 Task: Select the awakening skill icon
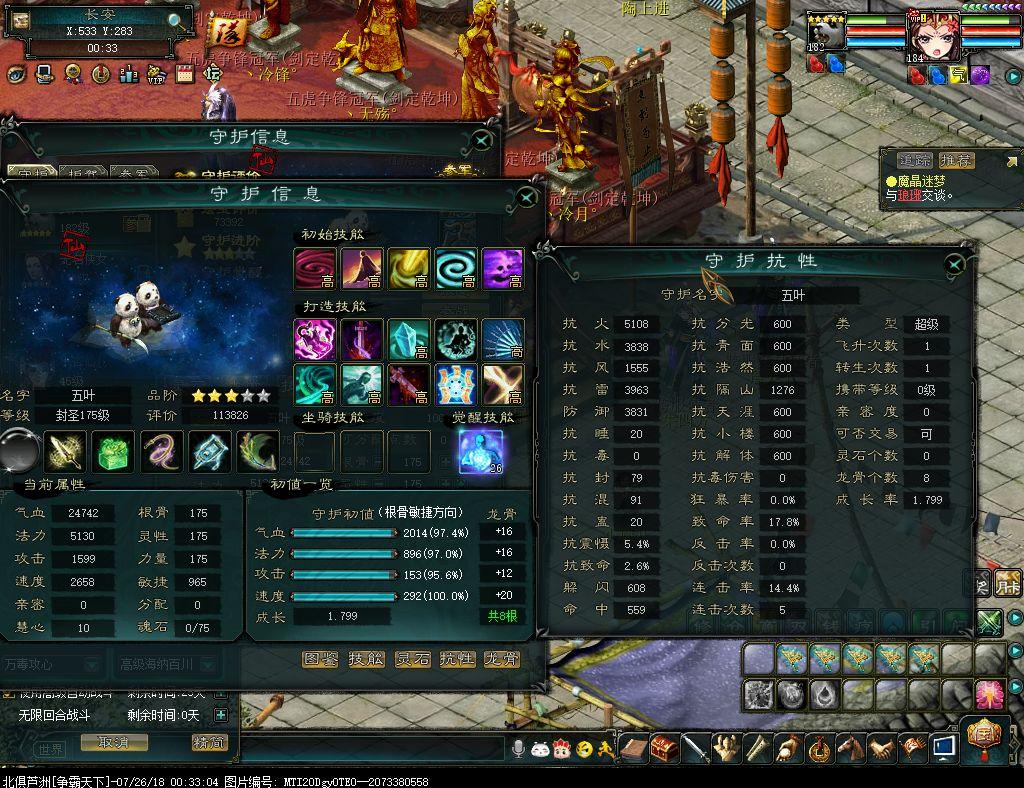[478, 451]
